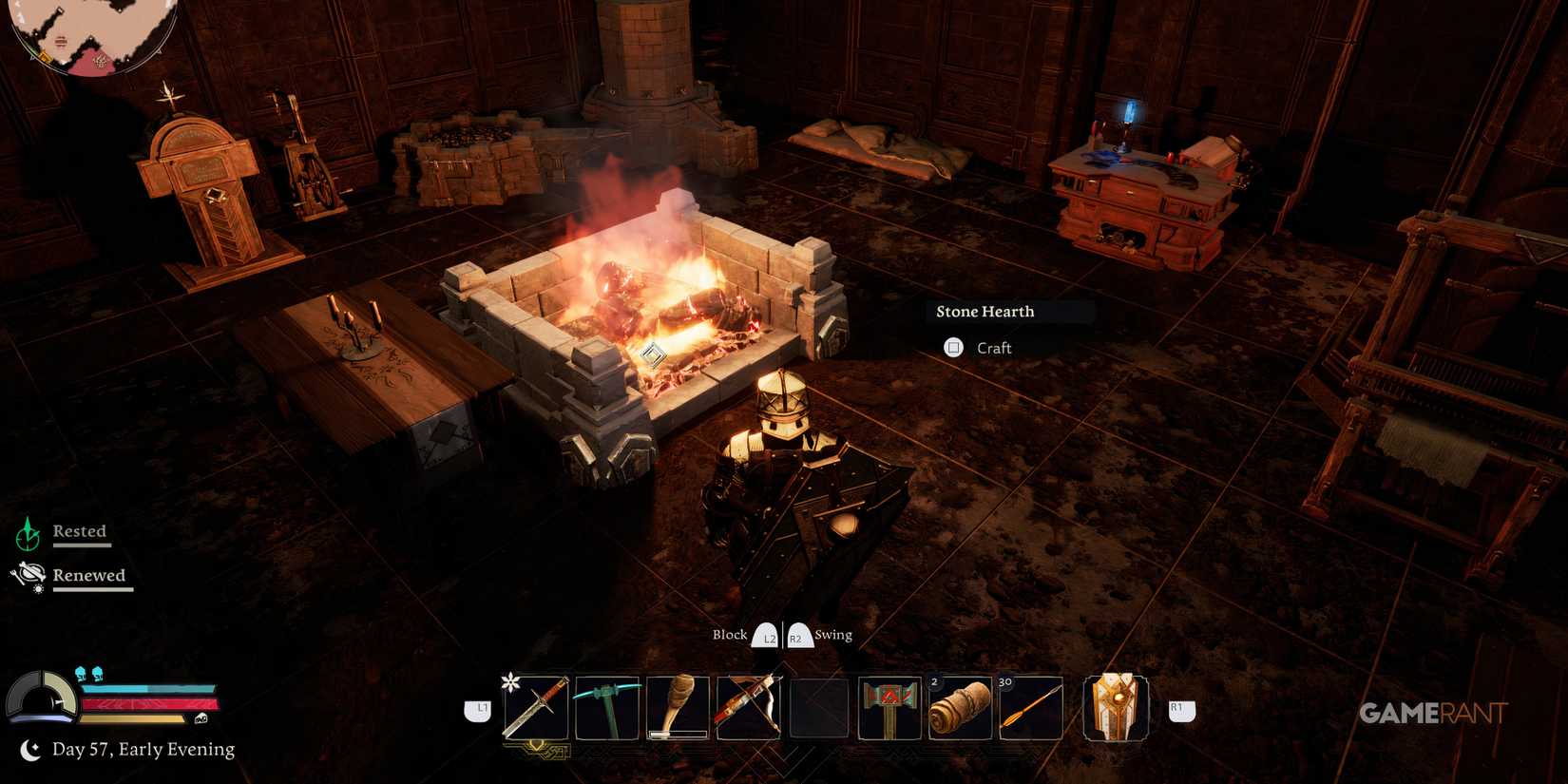Select the bedroll stack of 2
Image resolution: width=1568 pixels, height=784 pixels.
(962, 706)
